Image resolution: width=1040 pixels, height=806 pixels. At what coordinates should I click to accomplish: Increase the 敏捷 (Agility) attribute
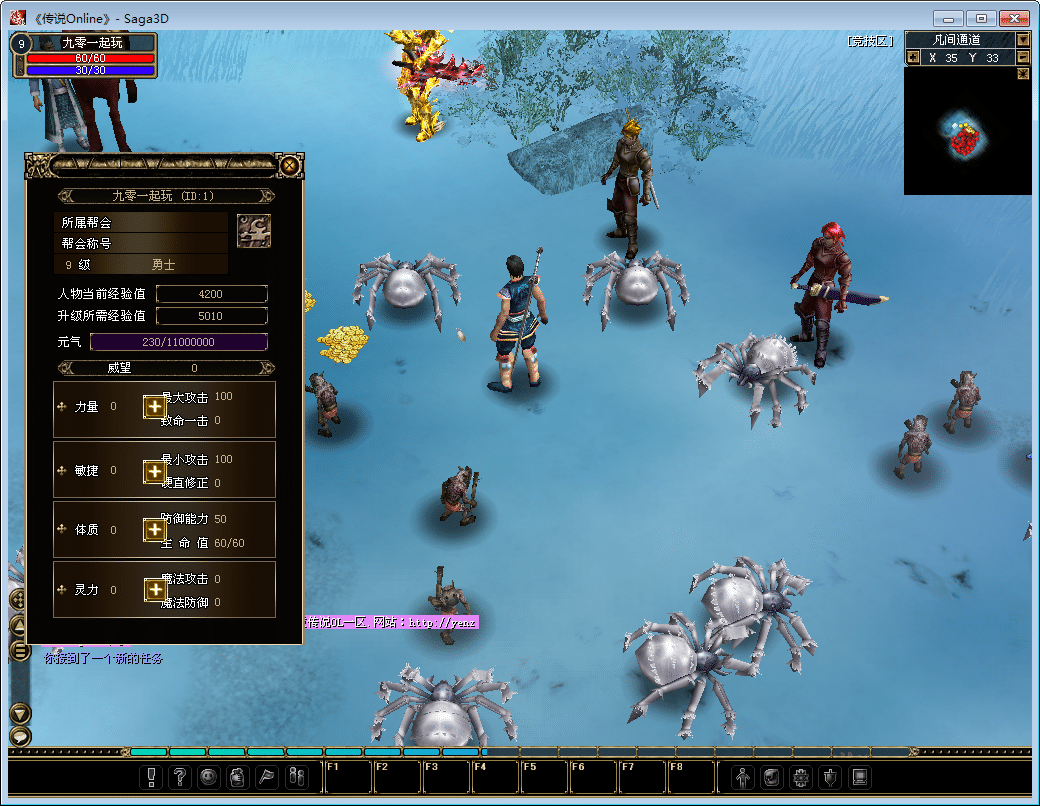pos(154,470)
